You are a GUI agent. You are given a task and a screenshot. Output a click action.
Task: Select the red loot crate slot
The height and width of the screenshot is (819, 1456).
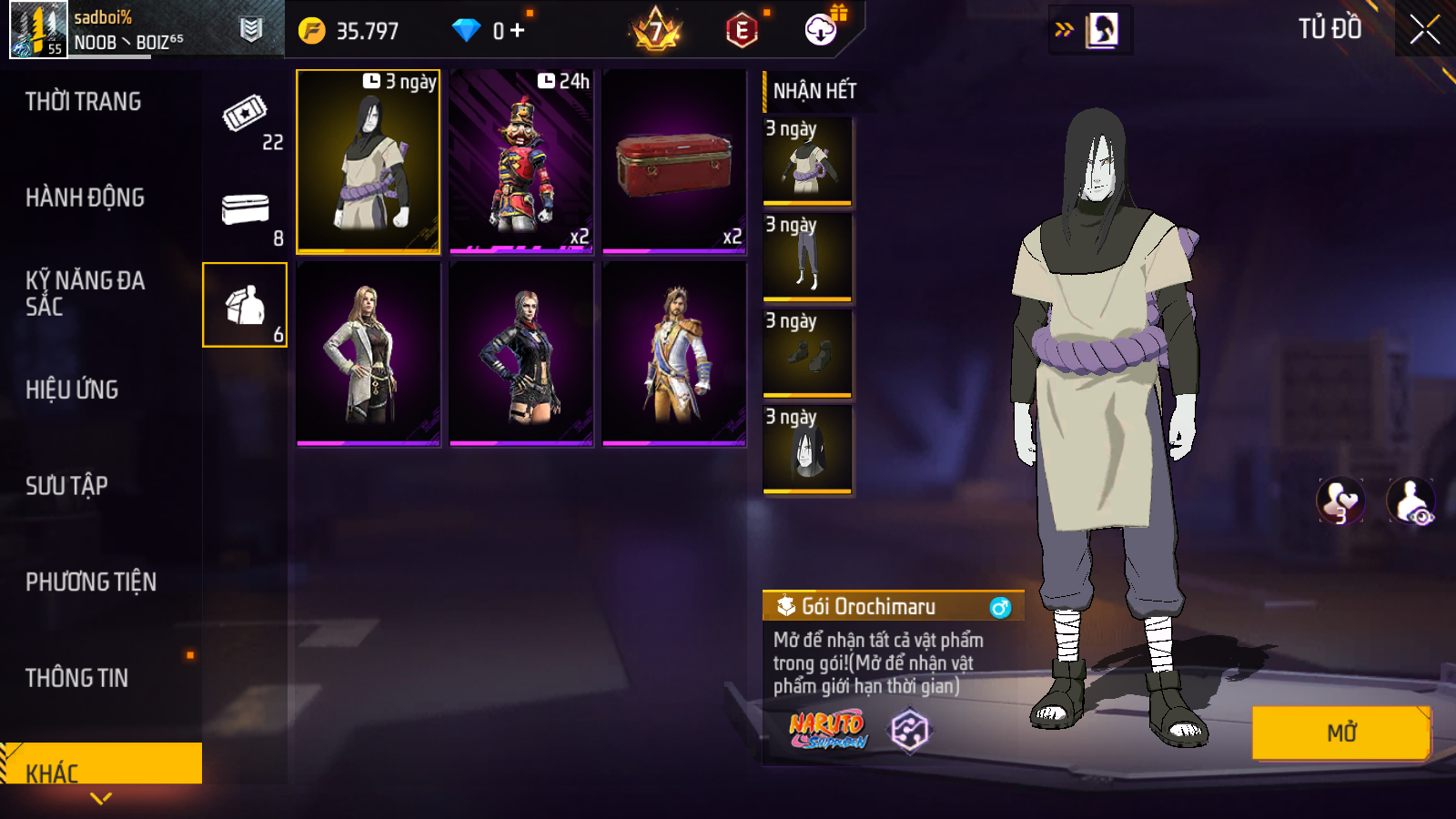pyautogui.click(x=674, y=160)
